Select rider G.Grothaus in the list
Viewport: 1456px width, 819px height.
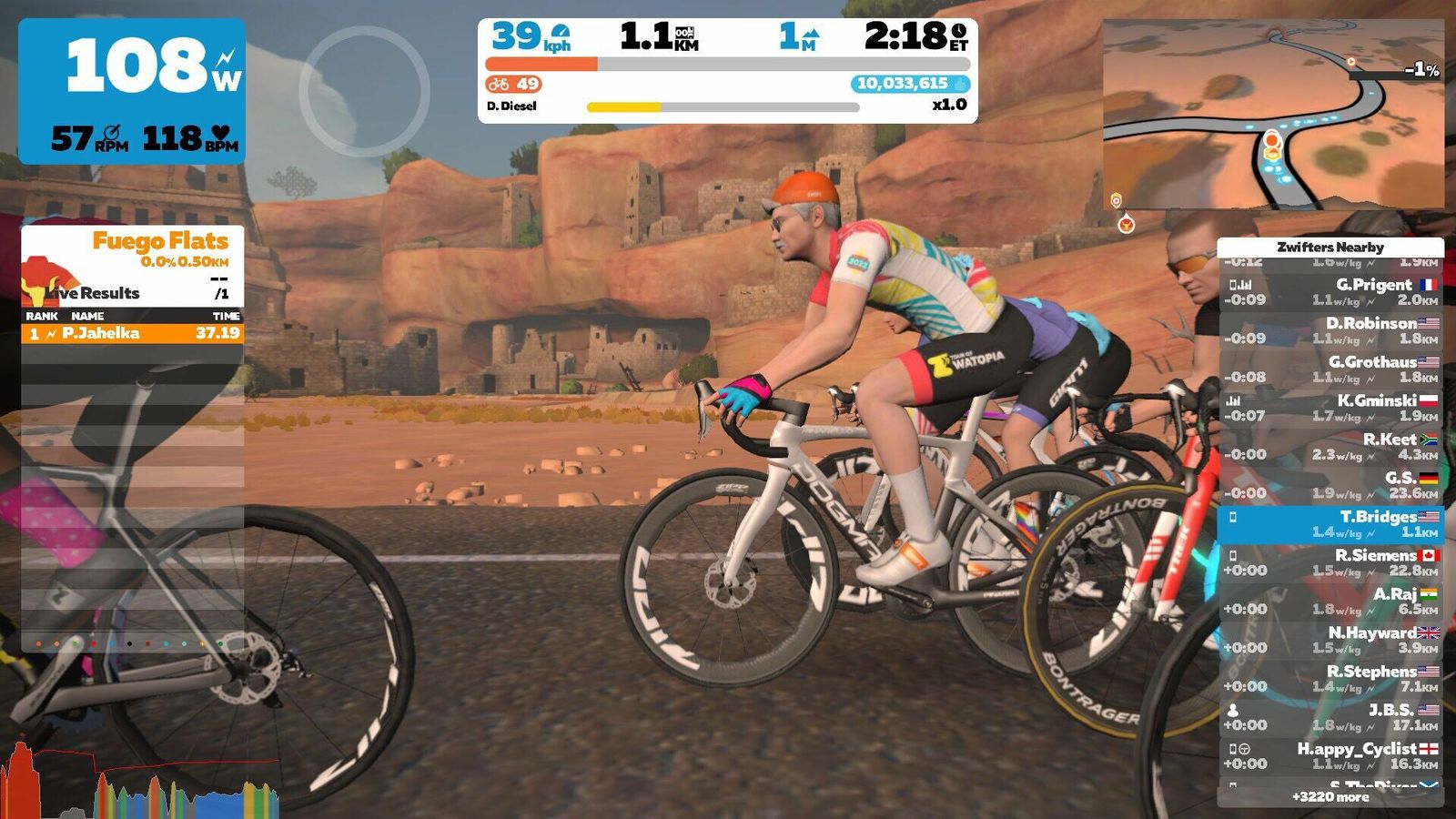pos(1330,369)
